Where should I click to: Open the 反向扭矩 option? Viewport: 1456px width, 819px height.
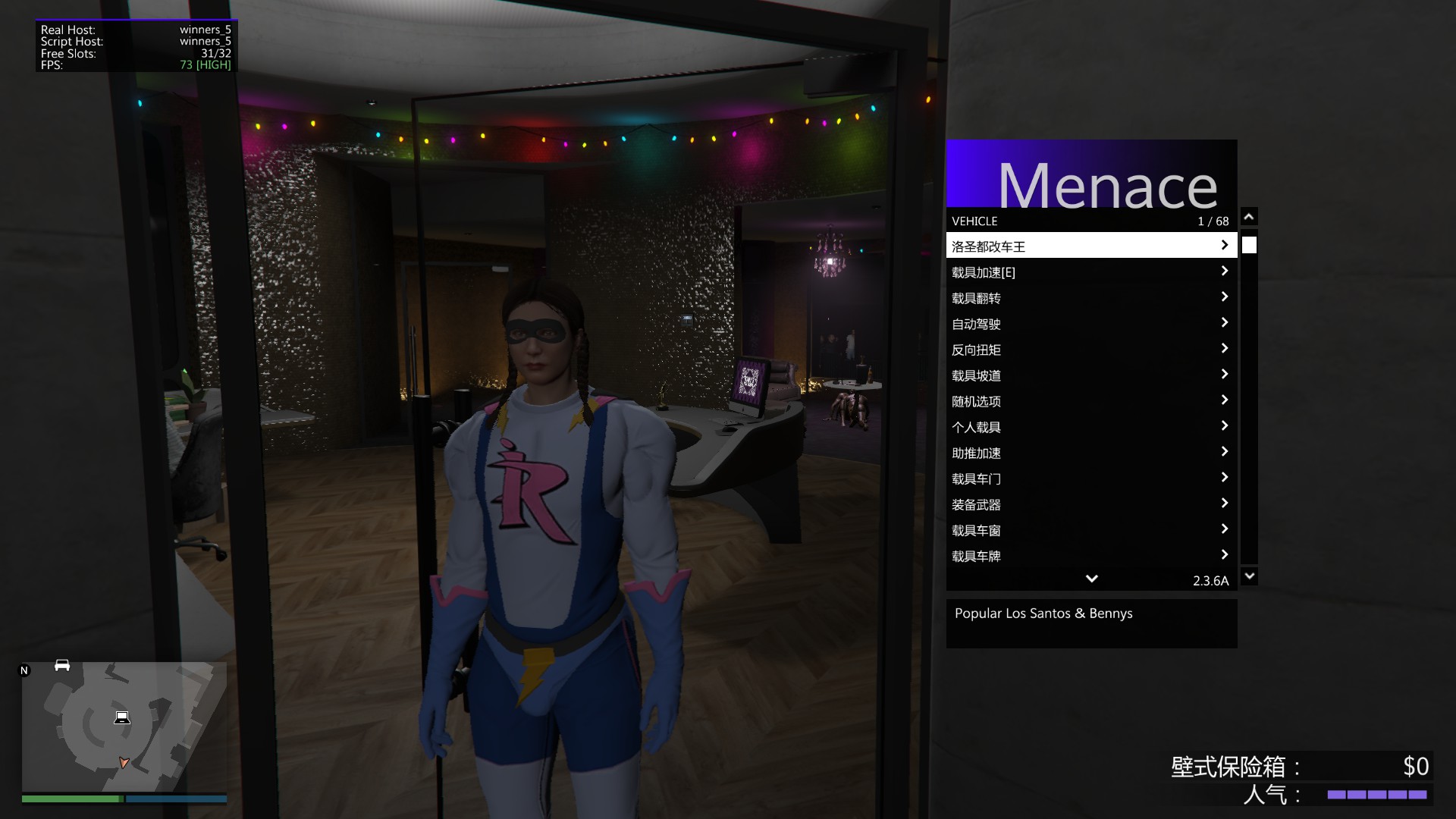[1090, 349]
